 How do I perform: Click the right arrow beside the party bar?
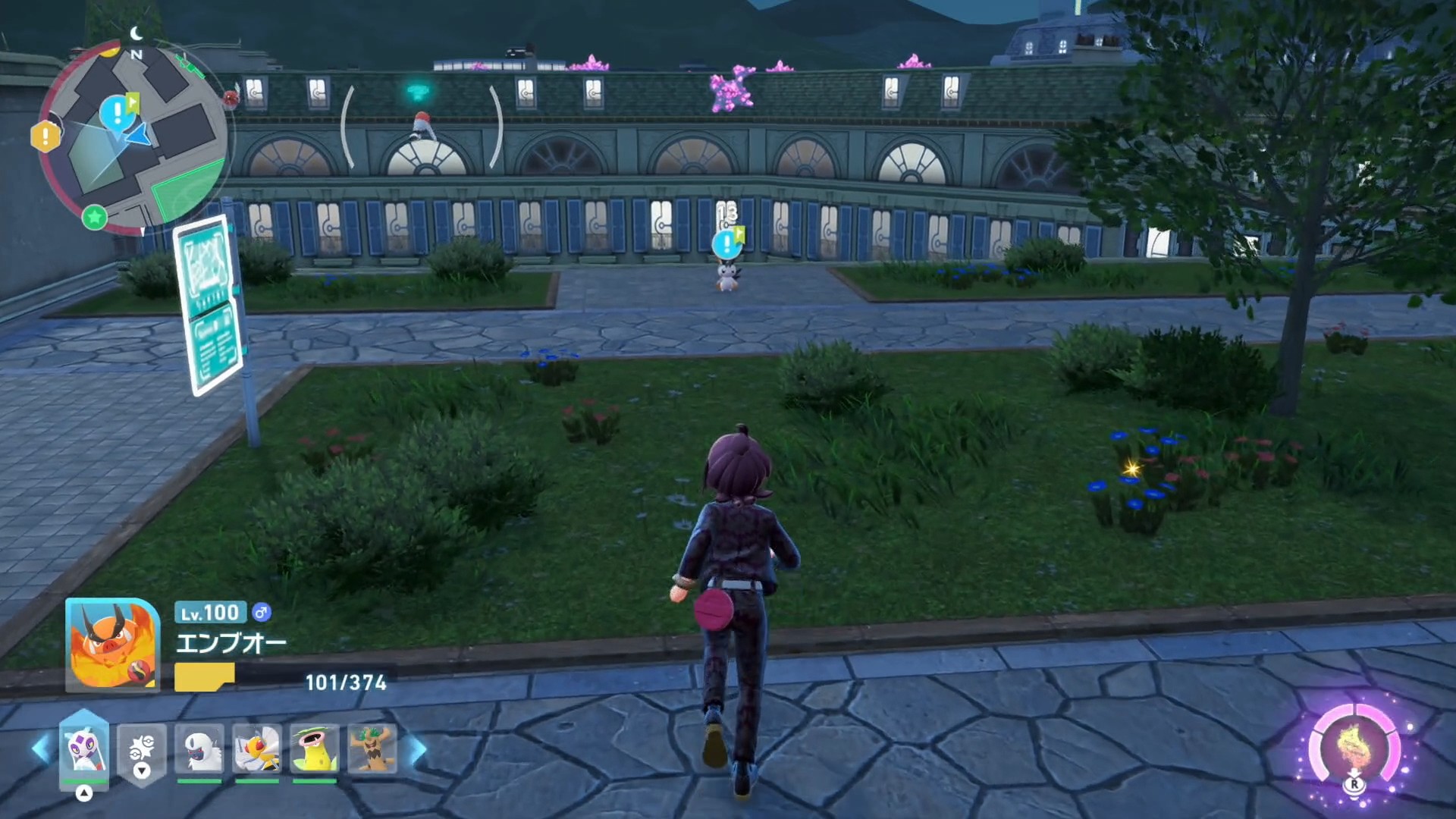[x=418, y=749]
